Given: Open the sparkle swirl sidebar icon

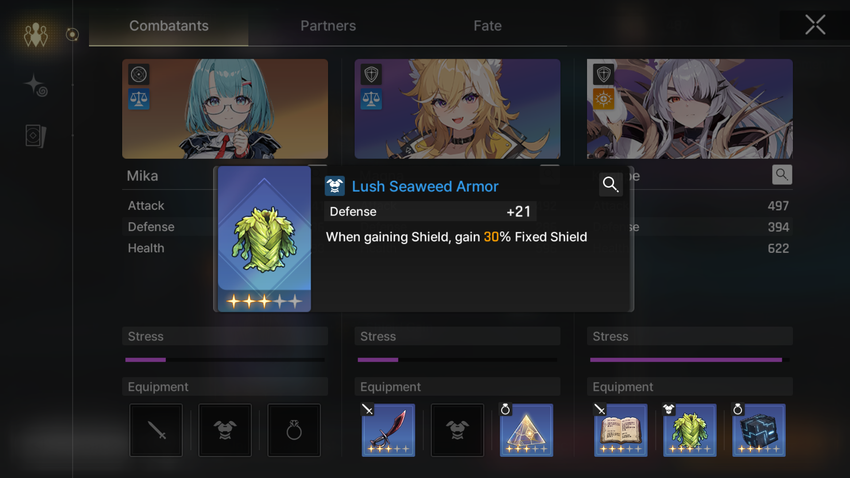Looking at the screenshot, I should tap(36, 86).
